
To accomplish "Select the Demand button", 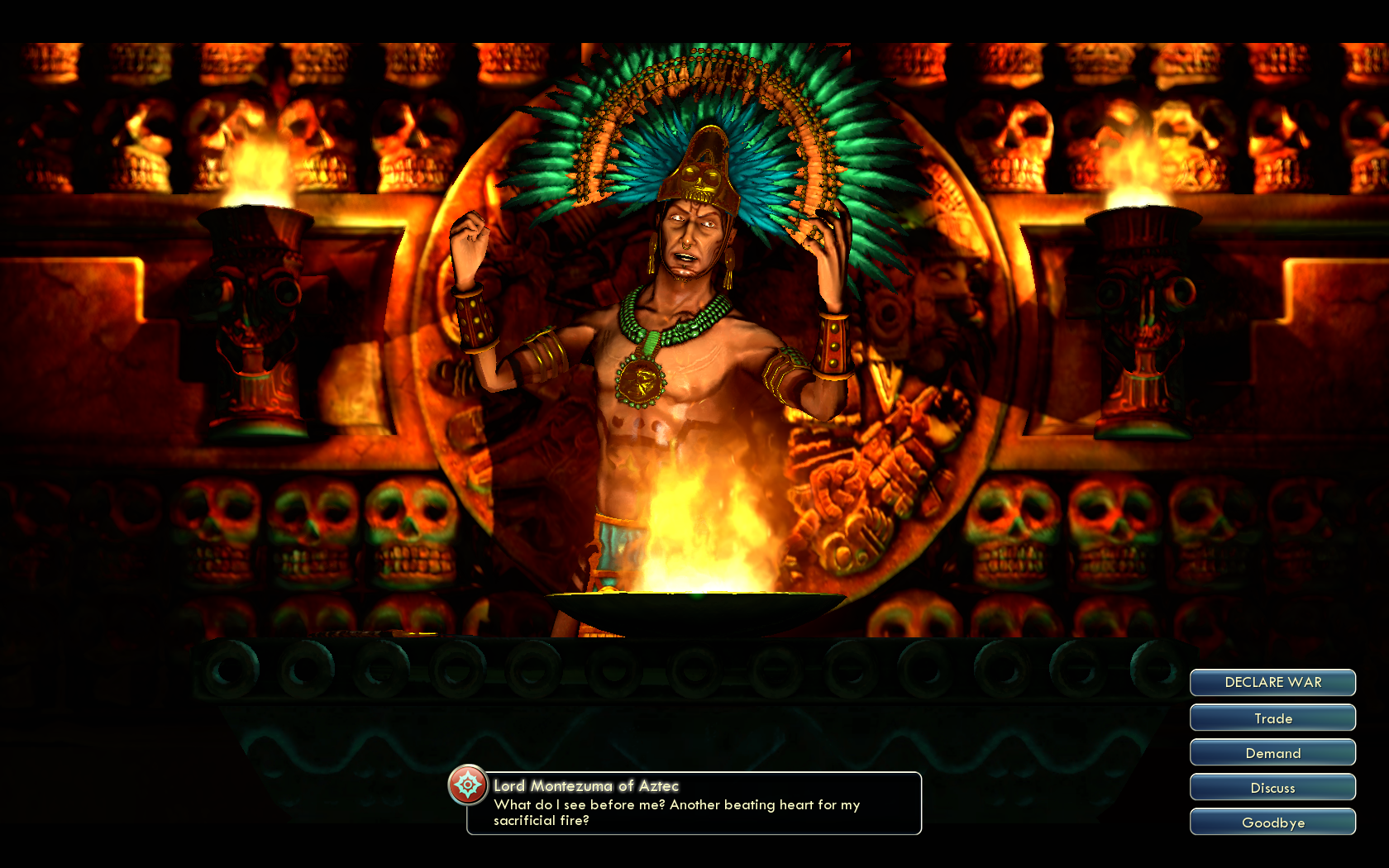I will 1272,753.
